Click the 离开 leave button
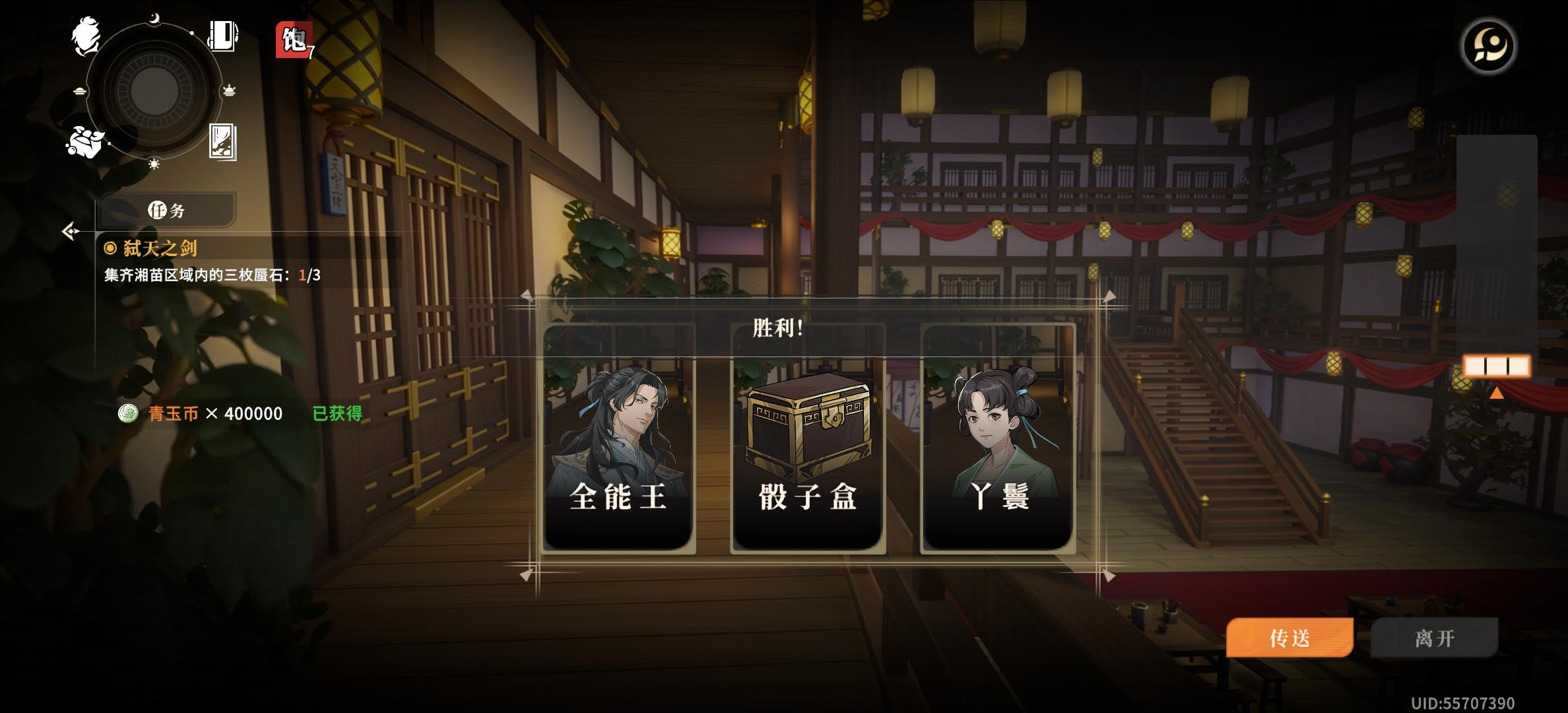1568x713 pixels. click(1433, 638)
